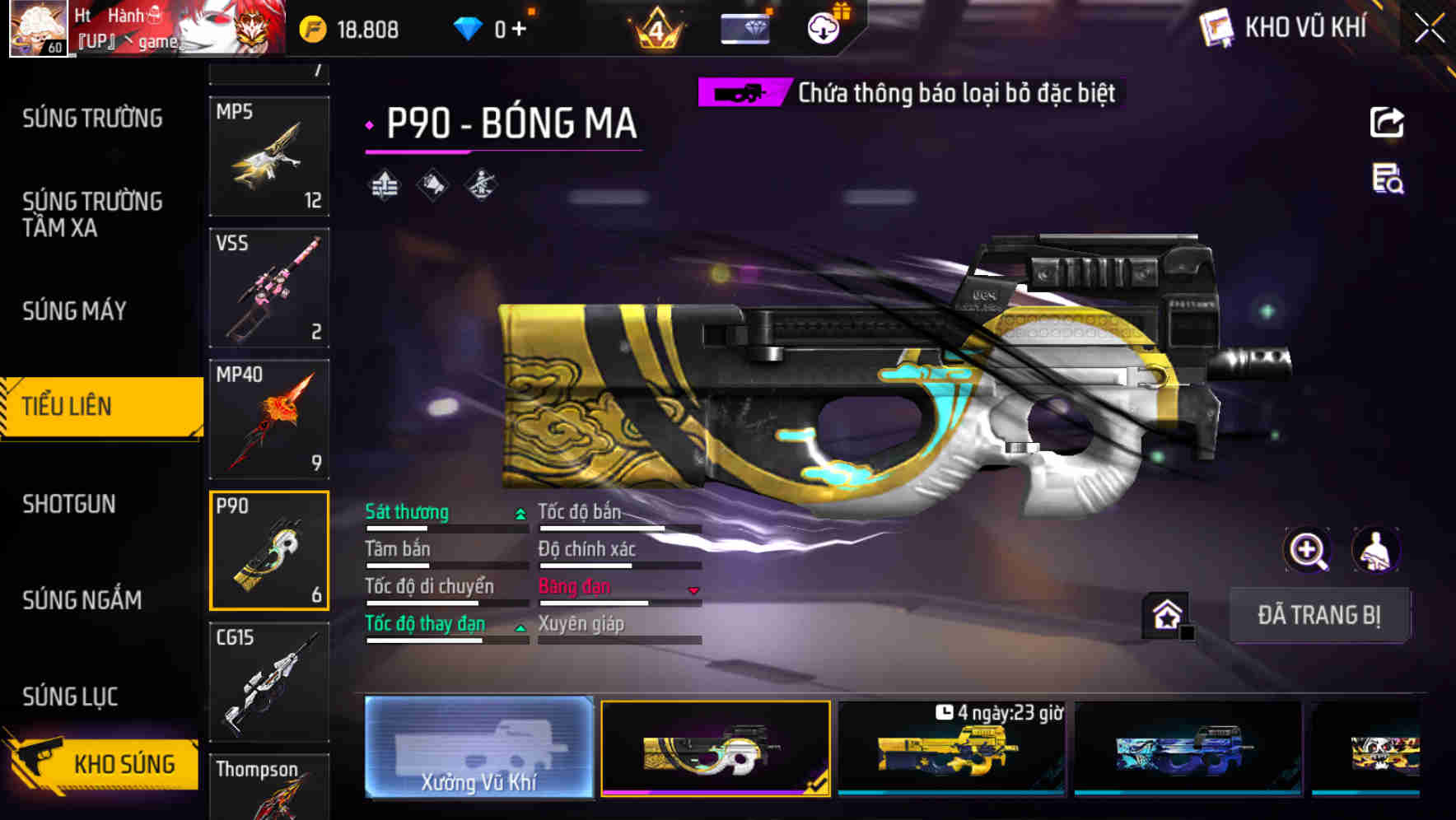Screen dimensions: 1456x820
Task: Click the magnifier zoom preview icon
Action: coord(1308,550)
